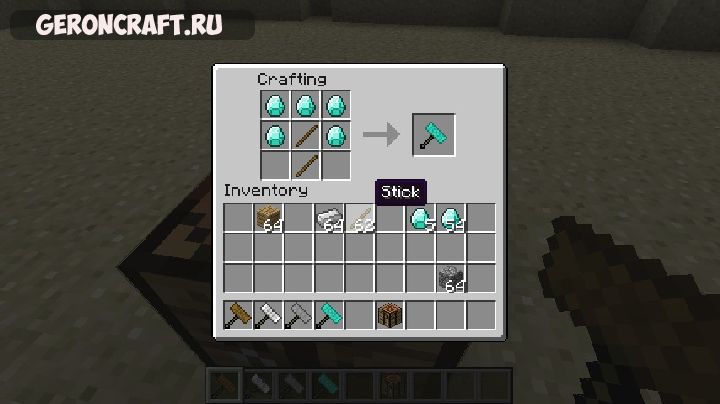Grab the stack of 62 sticks

pos(359,218)
